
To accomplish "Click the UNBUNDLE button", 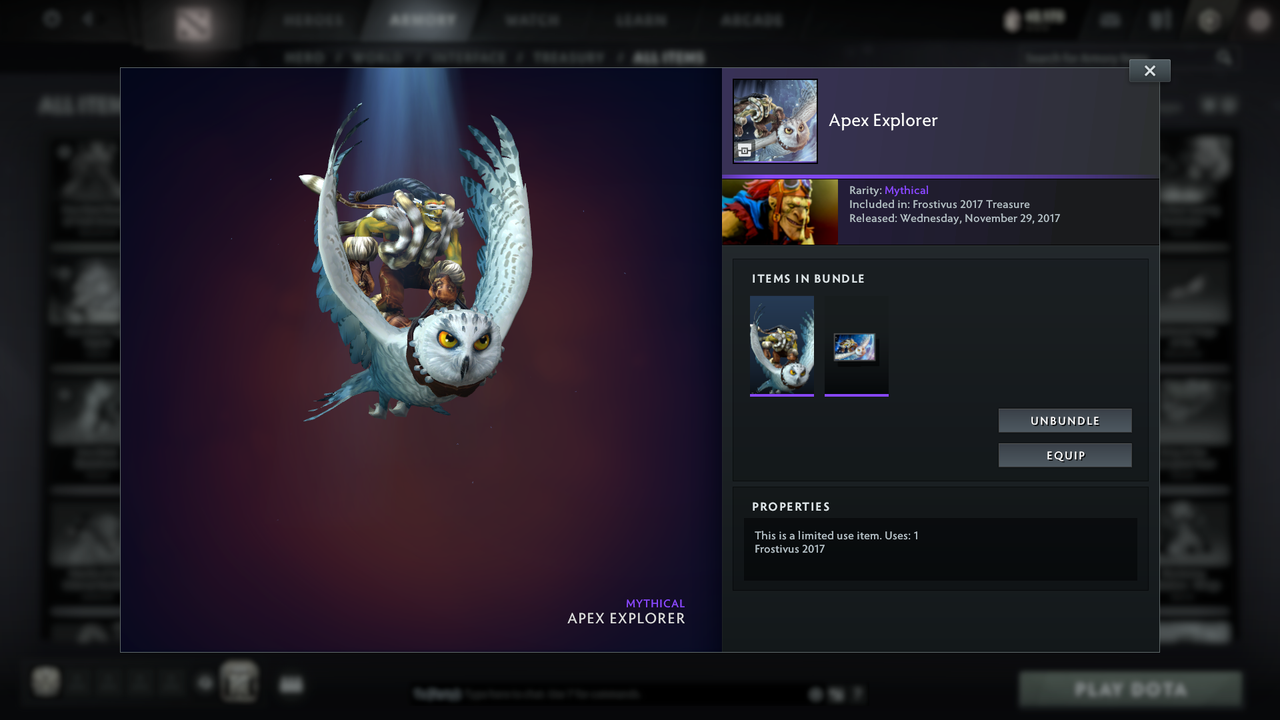I will tap(1064, 420).
